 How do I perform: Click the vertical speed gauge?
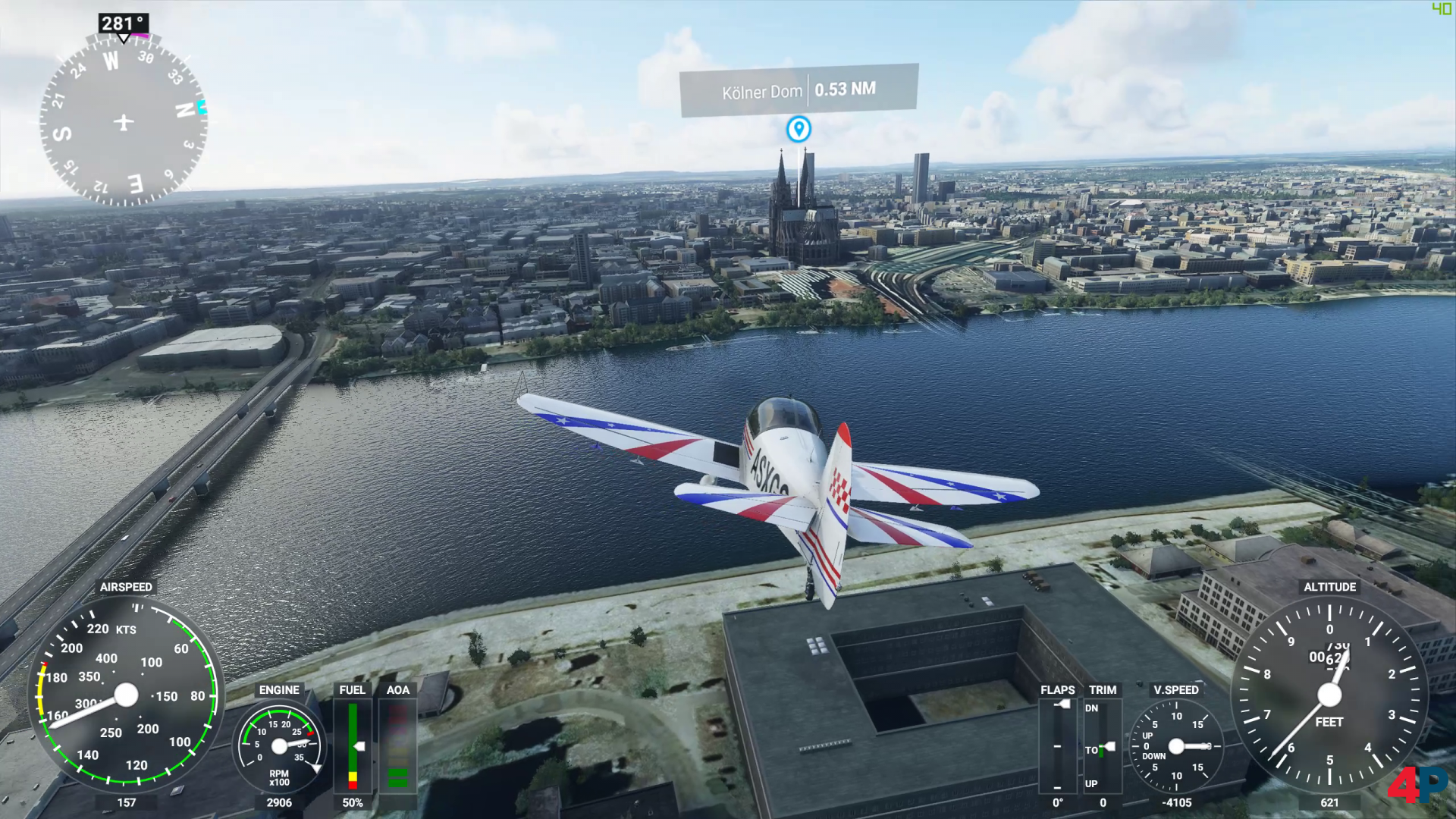pyautogui.click(x=1176, y=746)
